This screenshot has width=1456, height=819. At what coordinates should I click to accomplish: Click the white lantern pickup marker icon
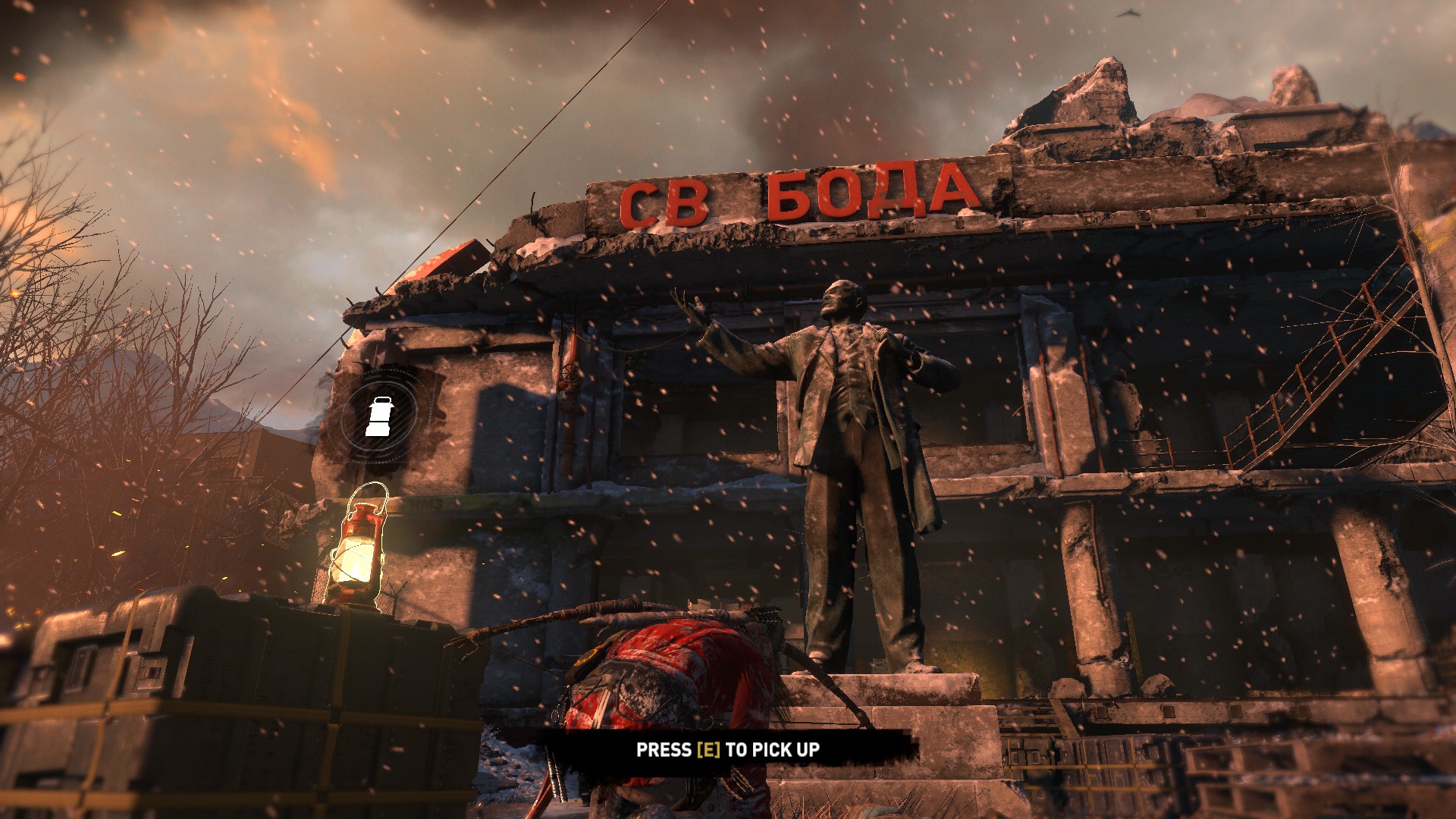point(378,416)
